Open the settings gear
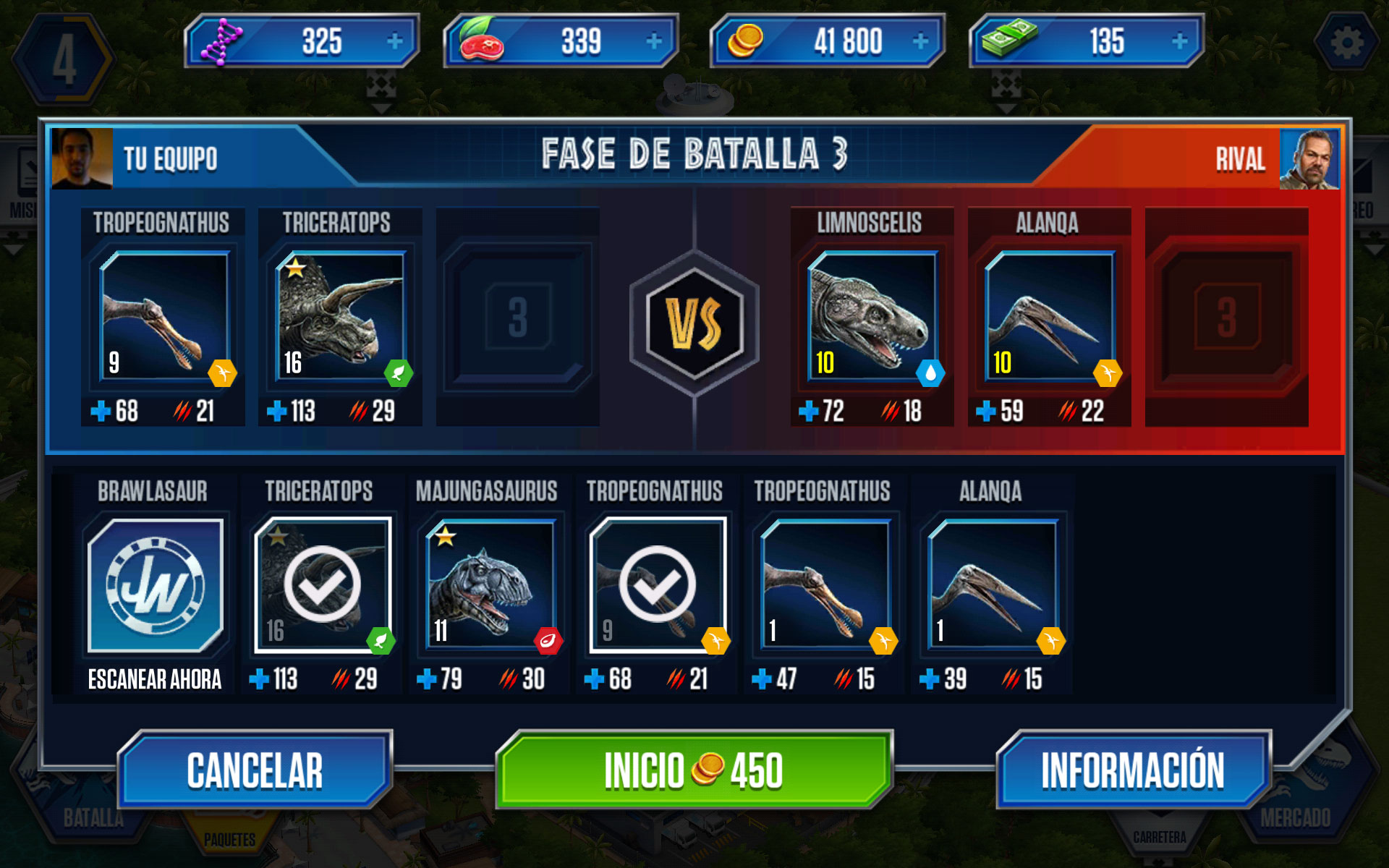The width and height of the screenshot is (1389, 868). (x=1346, y=43)
